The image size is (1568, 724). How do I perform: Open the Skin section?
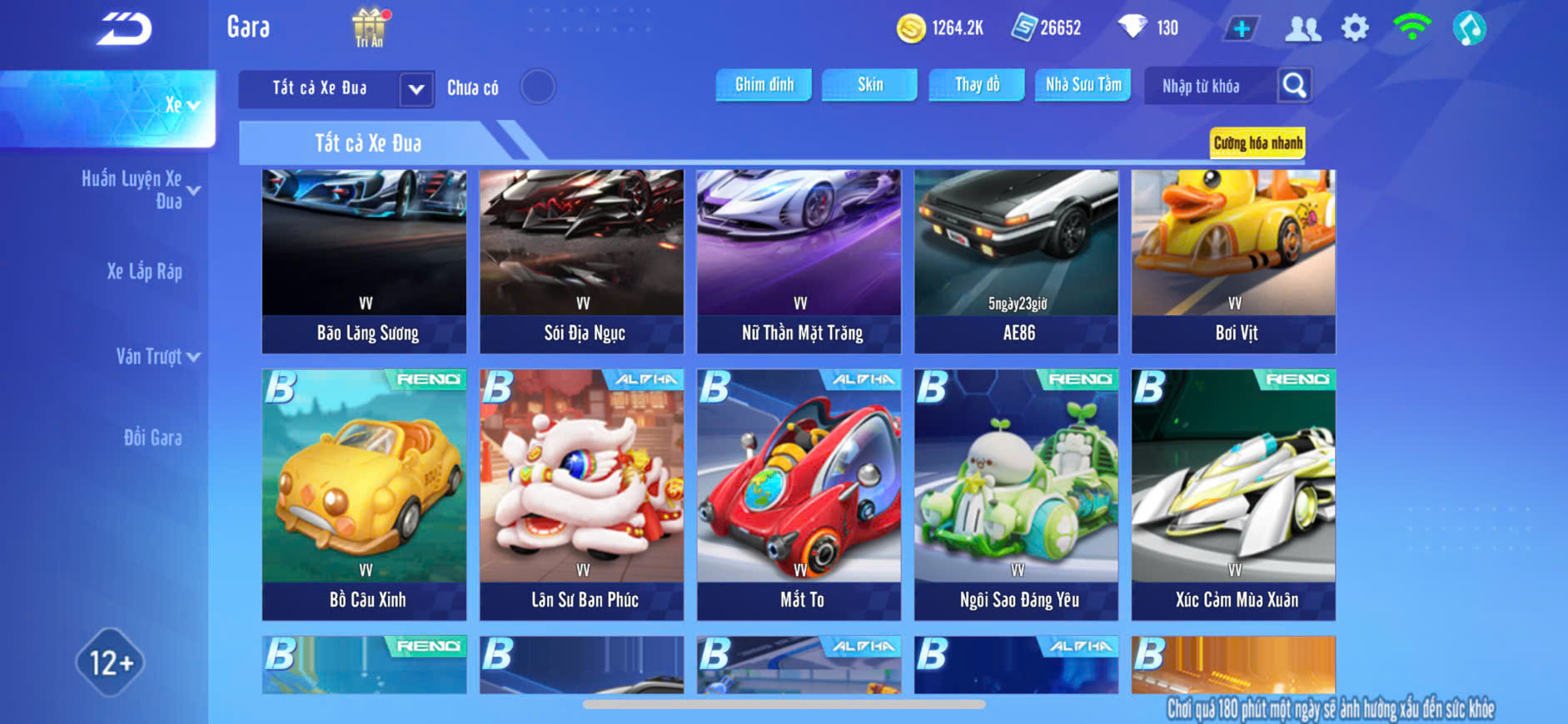[869, 85]
